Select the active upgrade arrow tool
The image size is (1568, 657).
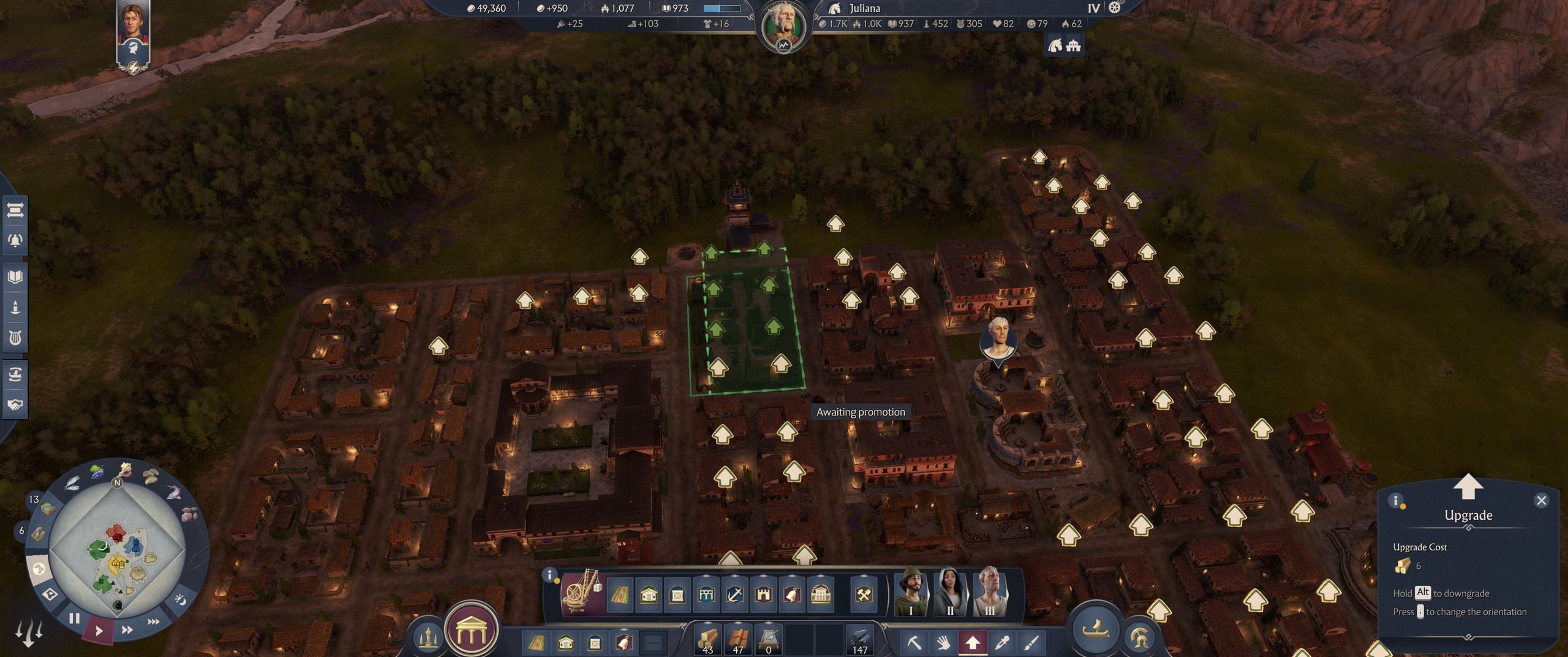click(x=973, y=642)
